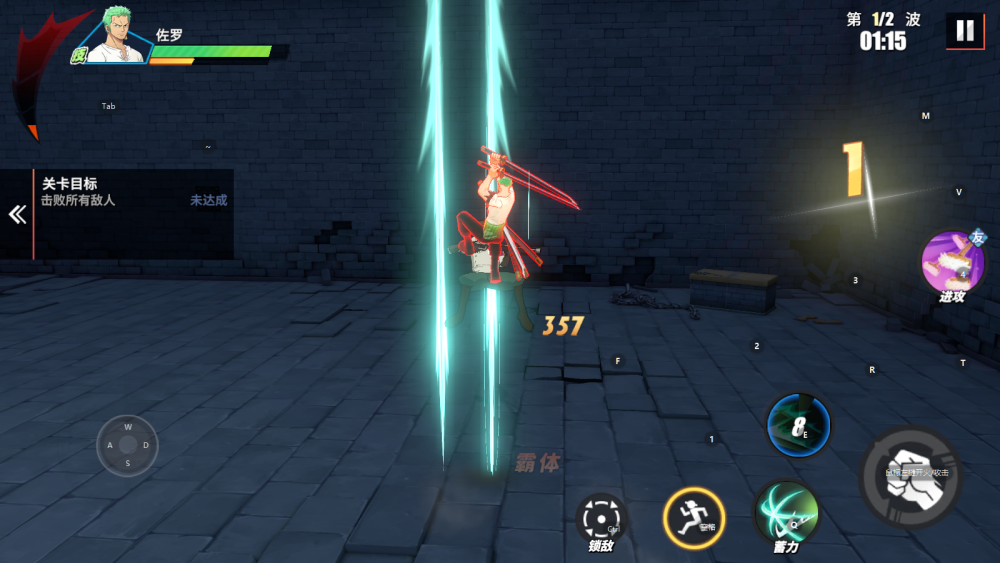Tap the skill on cooldown showing 8

tap(798, 425)
